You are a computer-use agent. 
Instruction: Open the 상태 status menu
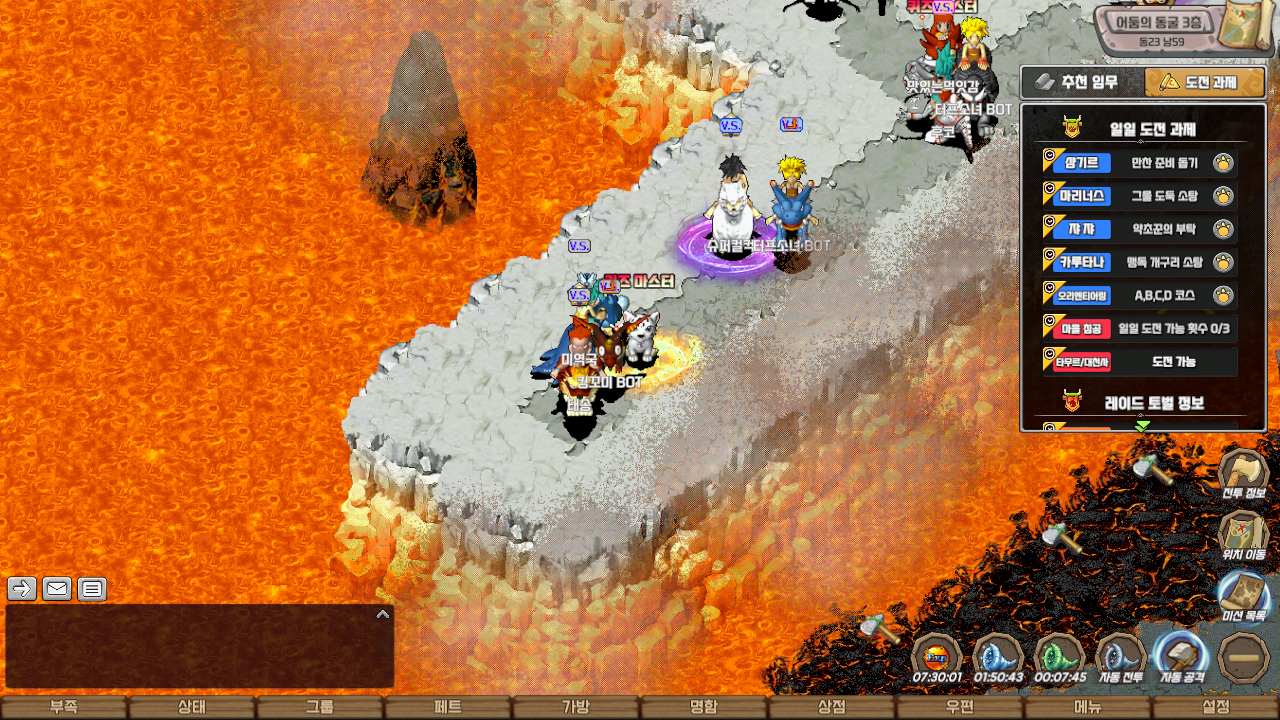click(x=191, y=707)
